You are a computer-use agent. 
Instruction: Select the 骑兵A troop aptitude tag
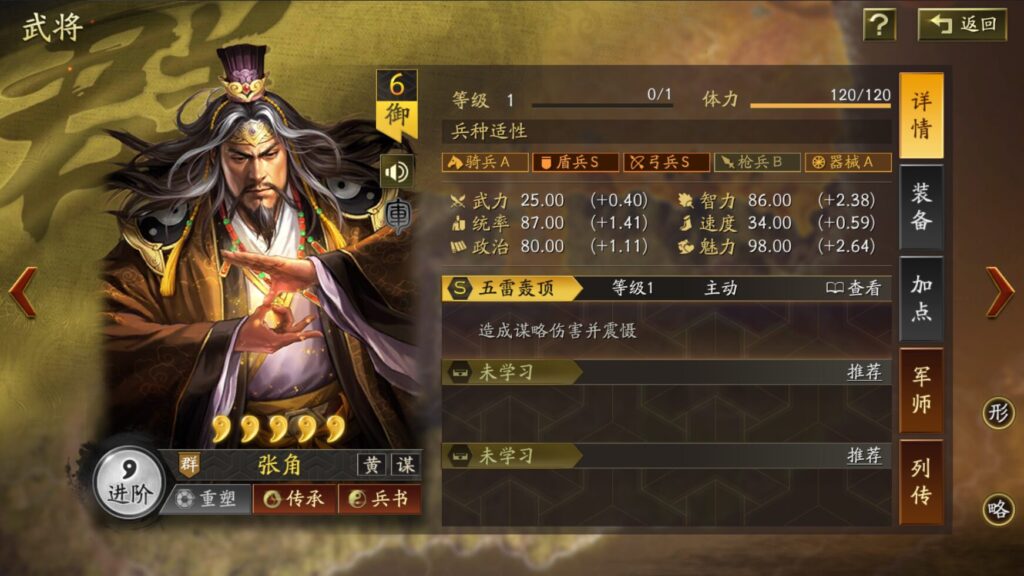point(485,162)
